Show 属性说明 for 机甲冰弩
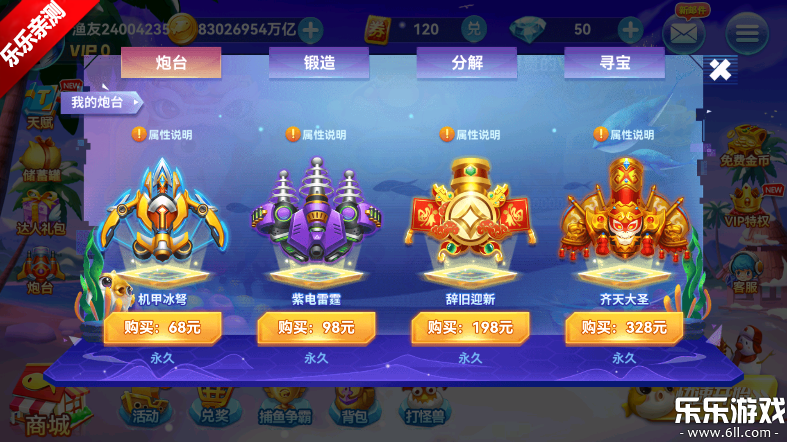Screen dimensions: 787x442 (x=162, y=134)
